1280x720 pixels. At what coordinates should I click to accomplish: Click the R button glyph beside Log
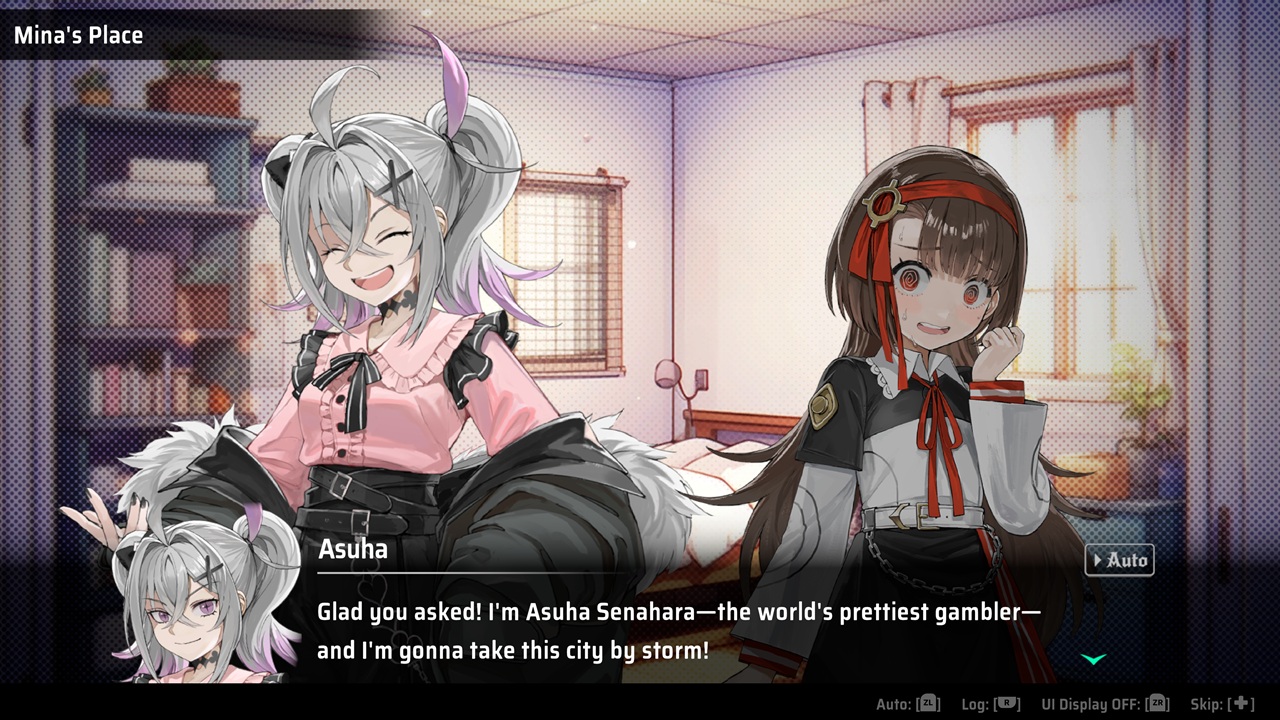[1008, 701]
